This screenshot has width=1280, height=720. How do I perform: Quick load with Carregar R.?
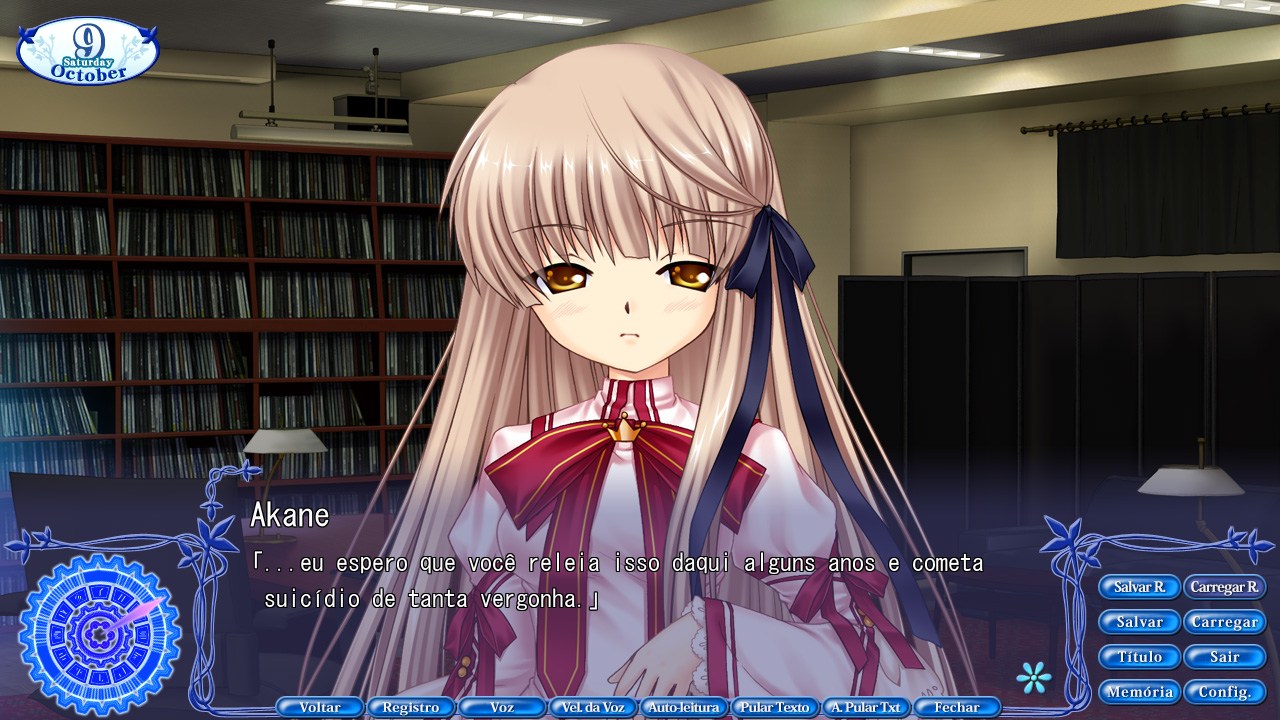pyautogui.click(x=1223, y=587)
